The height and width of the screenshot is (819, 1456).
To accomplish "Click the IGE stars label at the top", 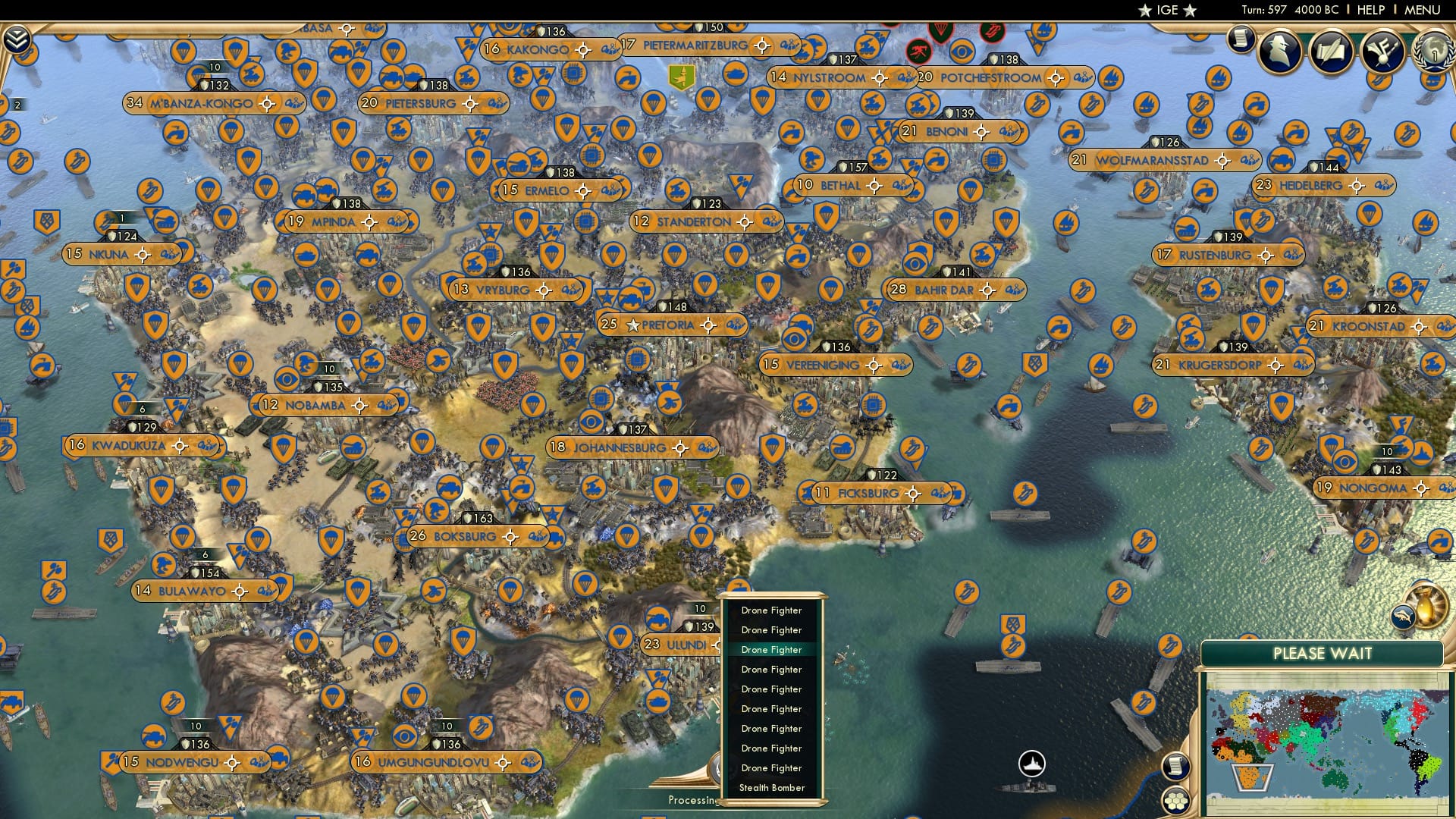I will tap(1168, 10).
